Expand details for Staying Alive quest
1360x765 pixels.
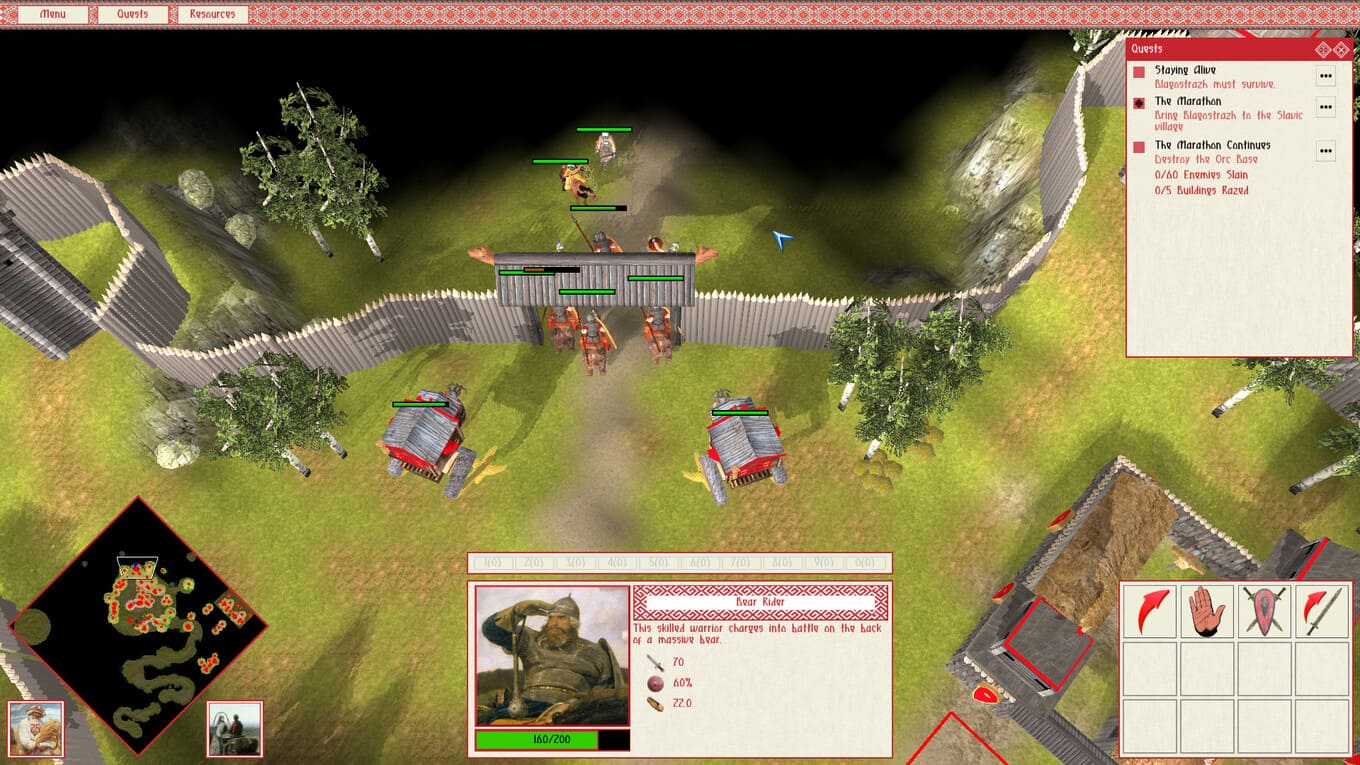point(1326,75)
